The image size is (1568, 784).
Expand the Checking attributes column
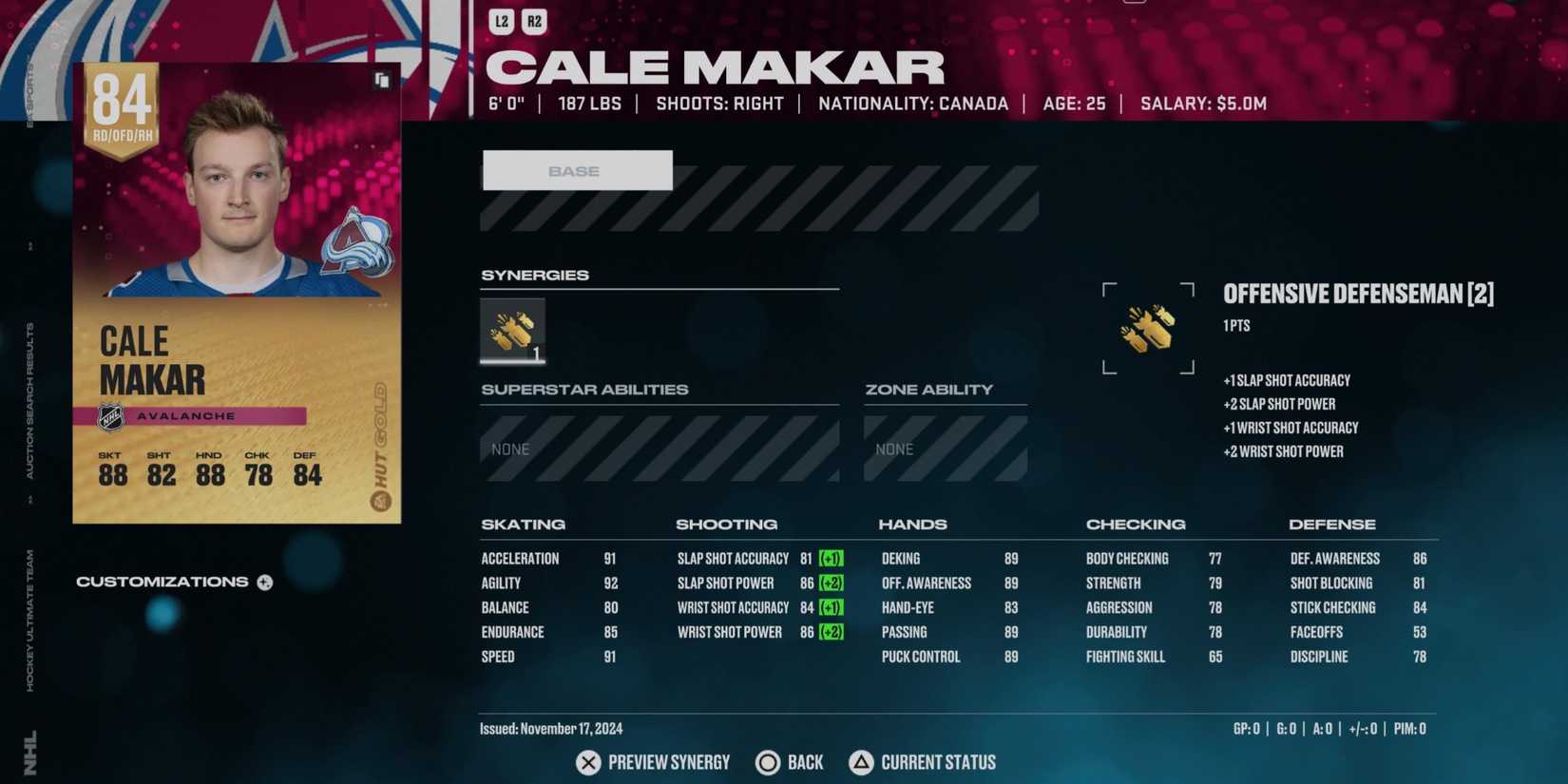point(1136,524)
